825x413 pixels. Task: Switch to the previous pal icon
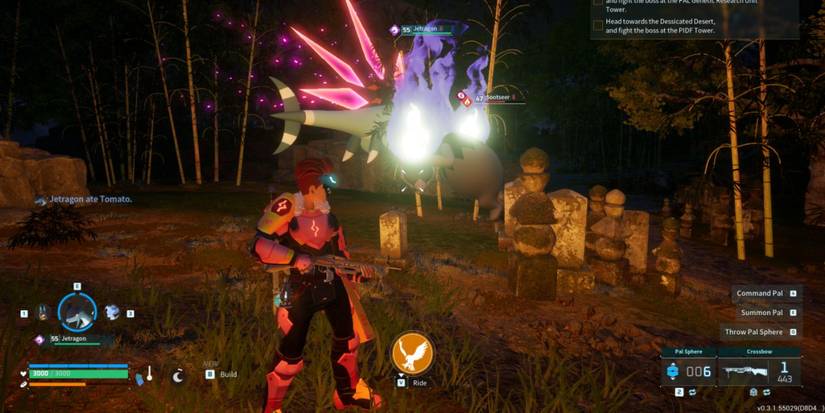pos(42,313)
